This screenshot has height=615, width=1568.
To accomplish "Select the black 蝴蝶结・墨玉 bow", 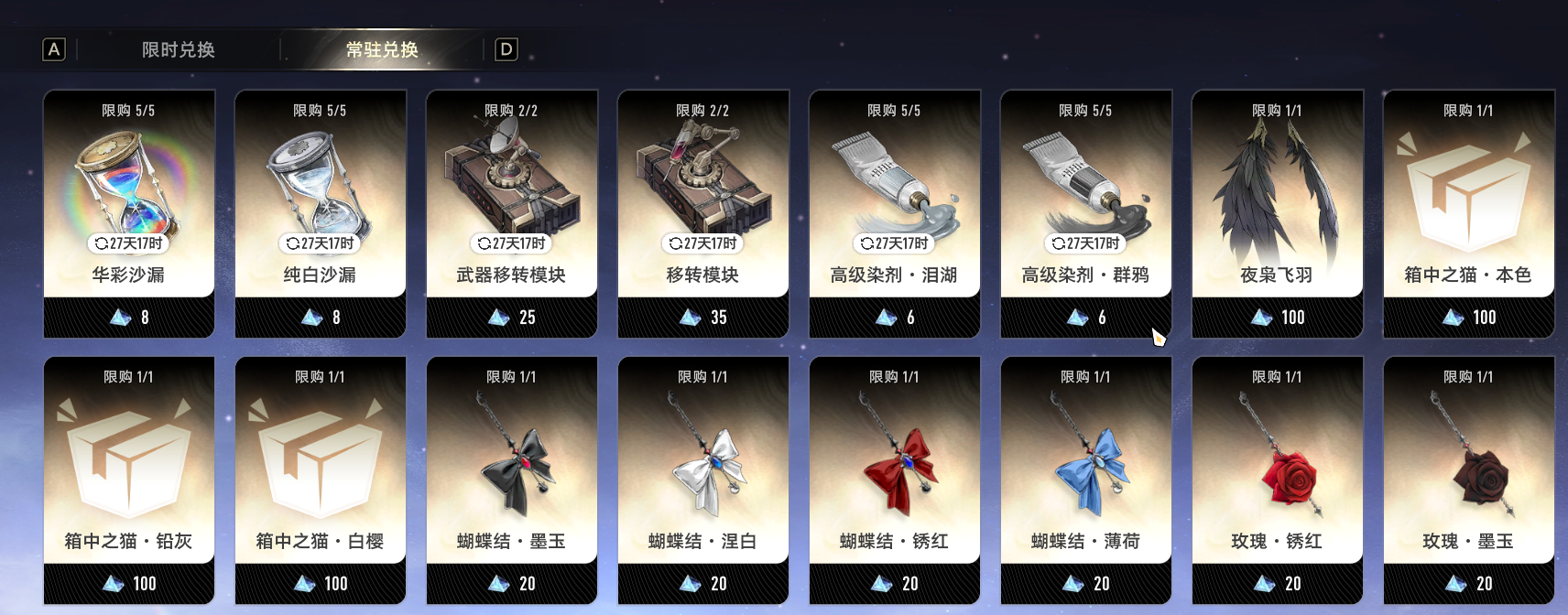I will 512,468.
